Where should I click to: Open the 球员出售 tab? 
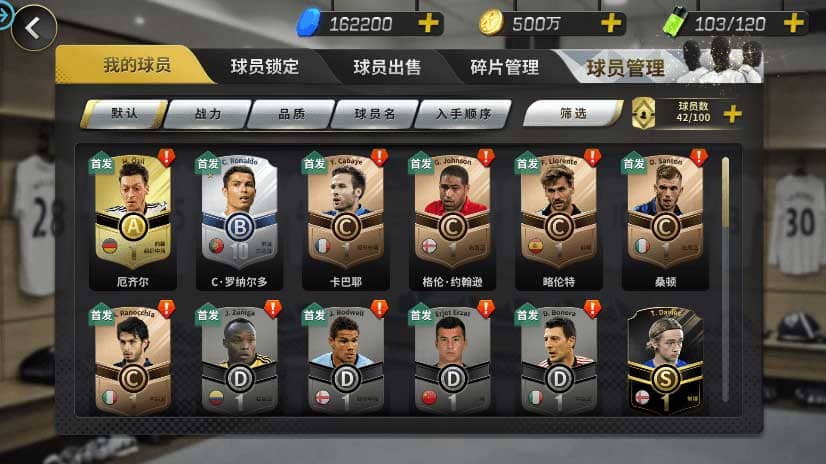pos(387,67)
